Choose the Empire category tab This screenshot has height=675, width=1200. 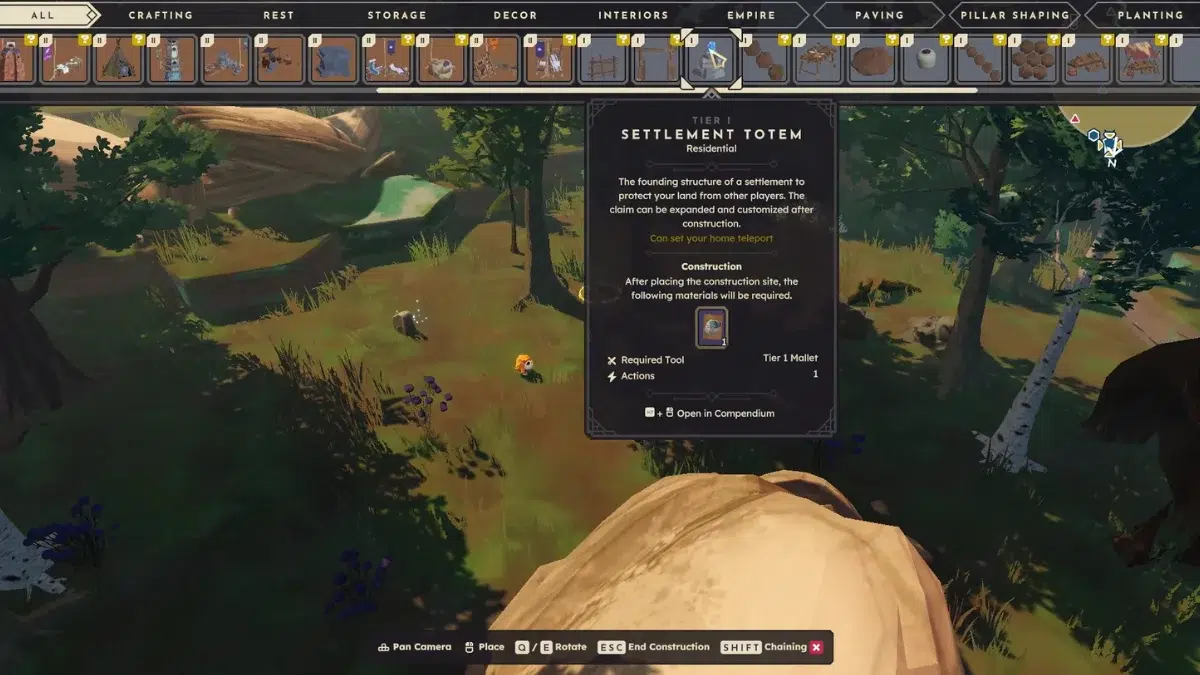751,15
